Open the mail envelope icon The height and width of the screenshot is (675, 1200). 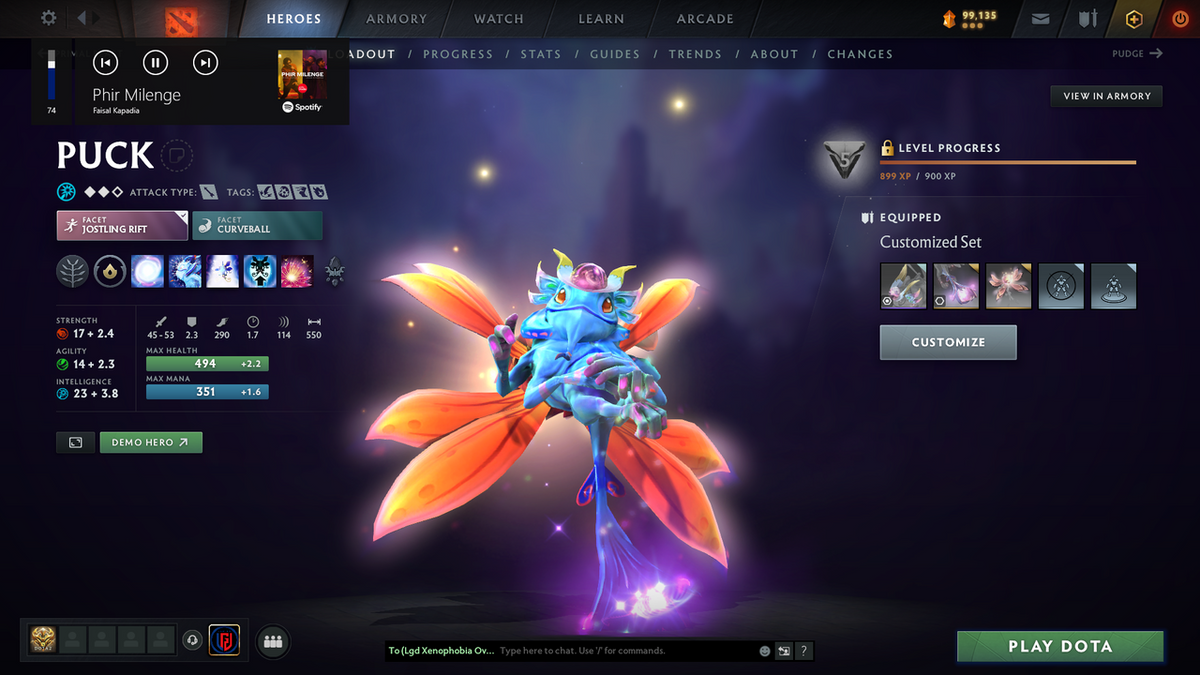pos(1041,19)
